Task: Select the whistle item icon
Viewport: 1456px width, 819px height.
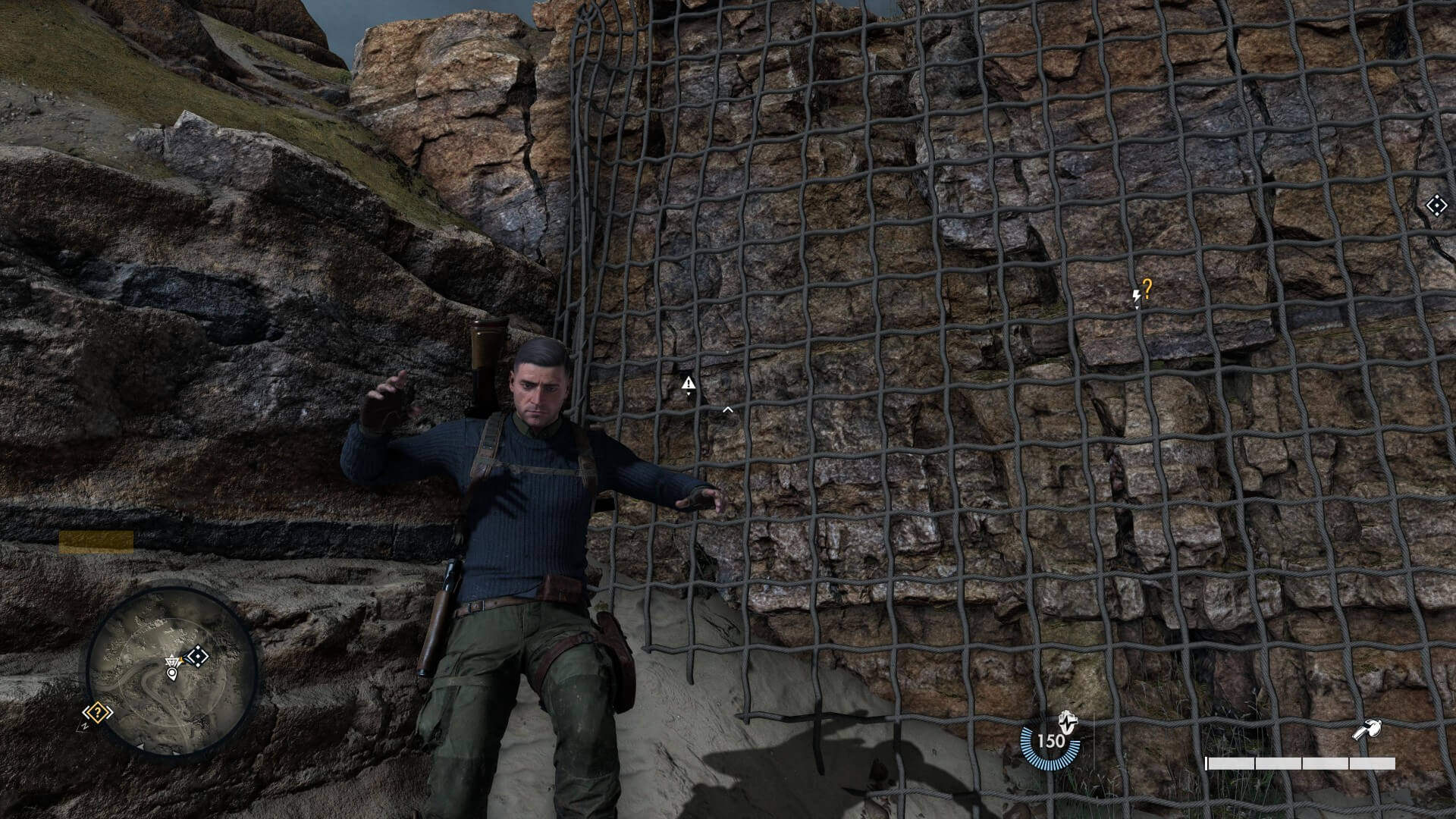Action: (x=1367, y=731)
